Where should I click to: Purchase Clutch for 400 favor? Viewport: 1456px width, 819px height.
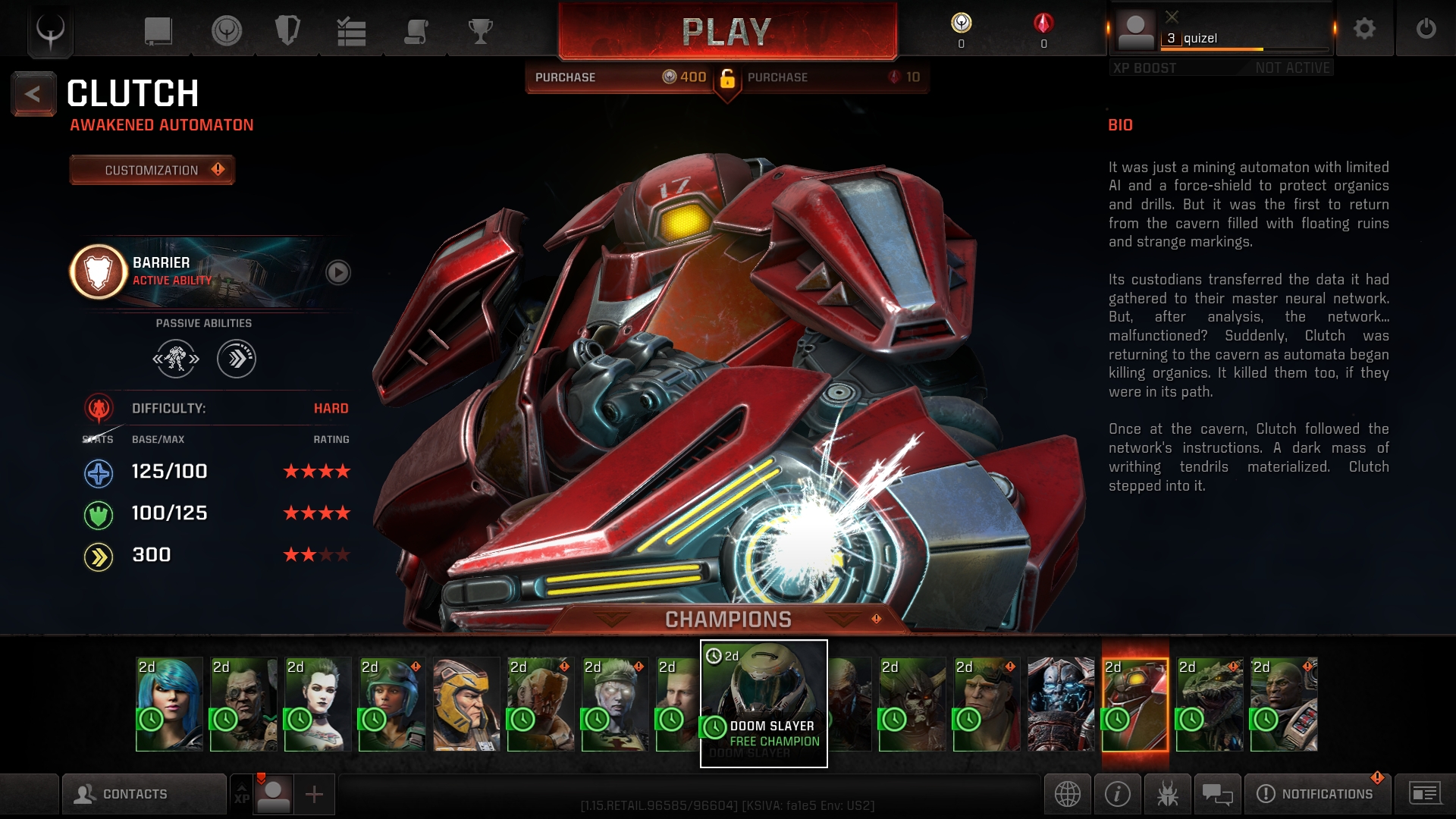pyautogui.click(x=620, y=77)
